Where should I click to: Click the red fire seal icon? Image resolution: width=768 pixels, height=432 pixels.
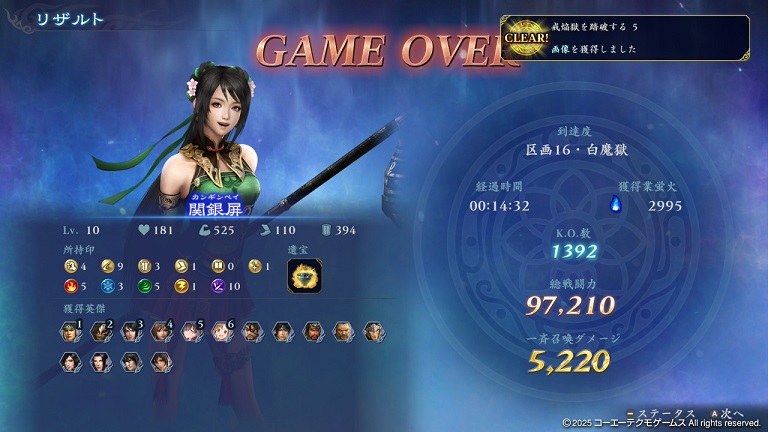[70, 287]
